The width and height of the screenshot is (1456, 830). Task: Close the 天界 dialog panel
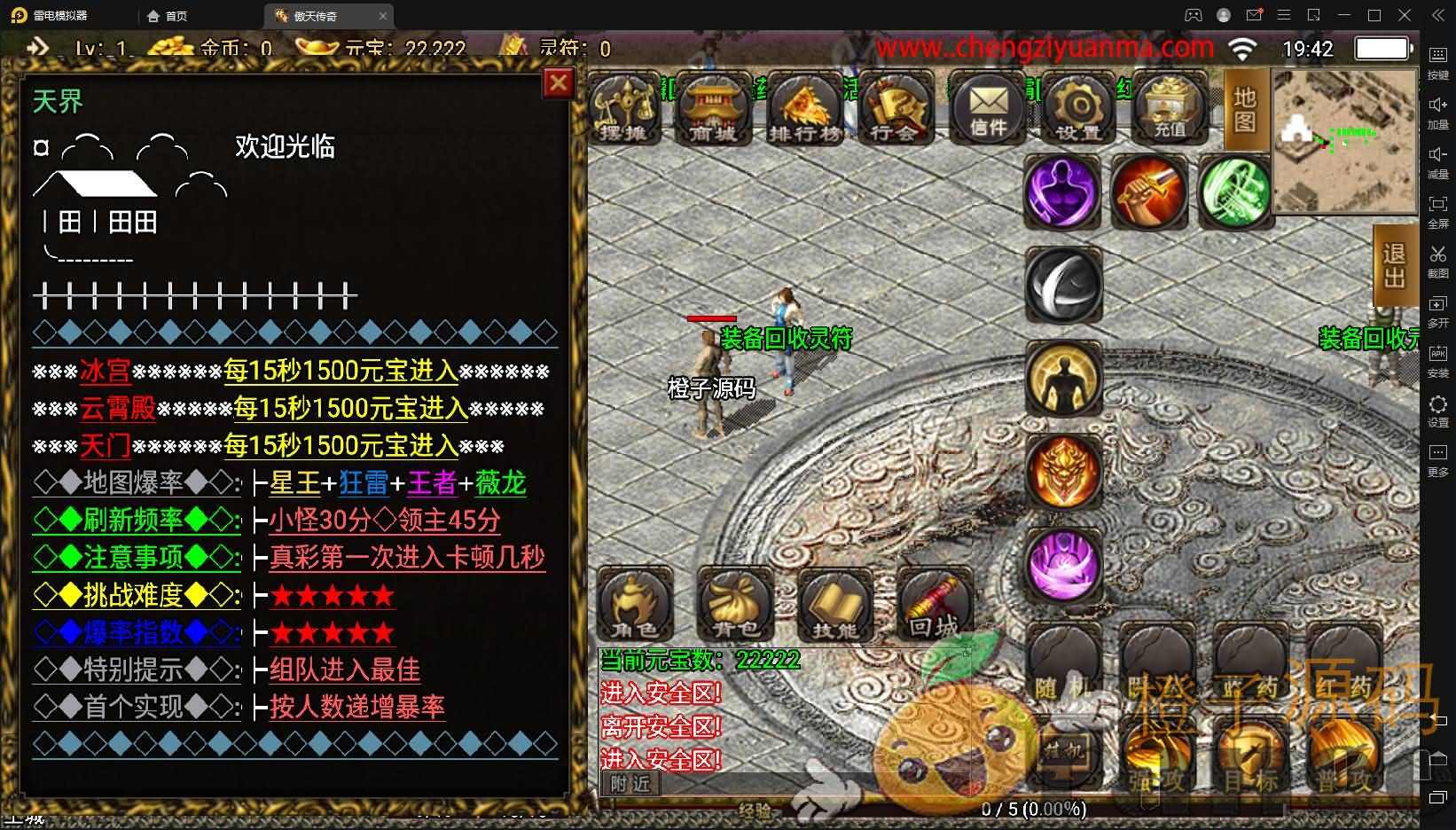558,83
